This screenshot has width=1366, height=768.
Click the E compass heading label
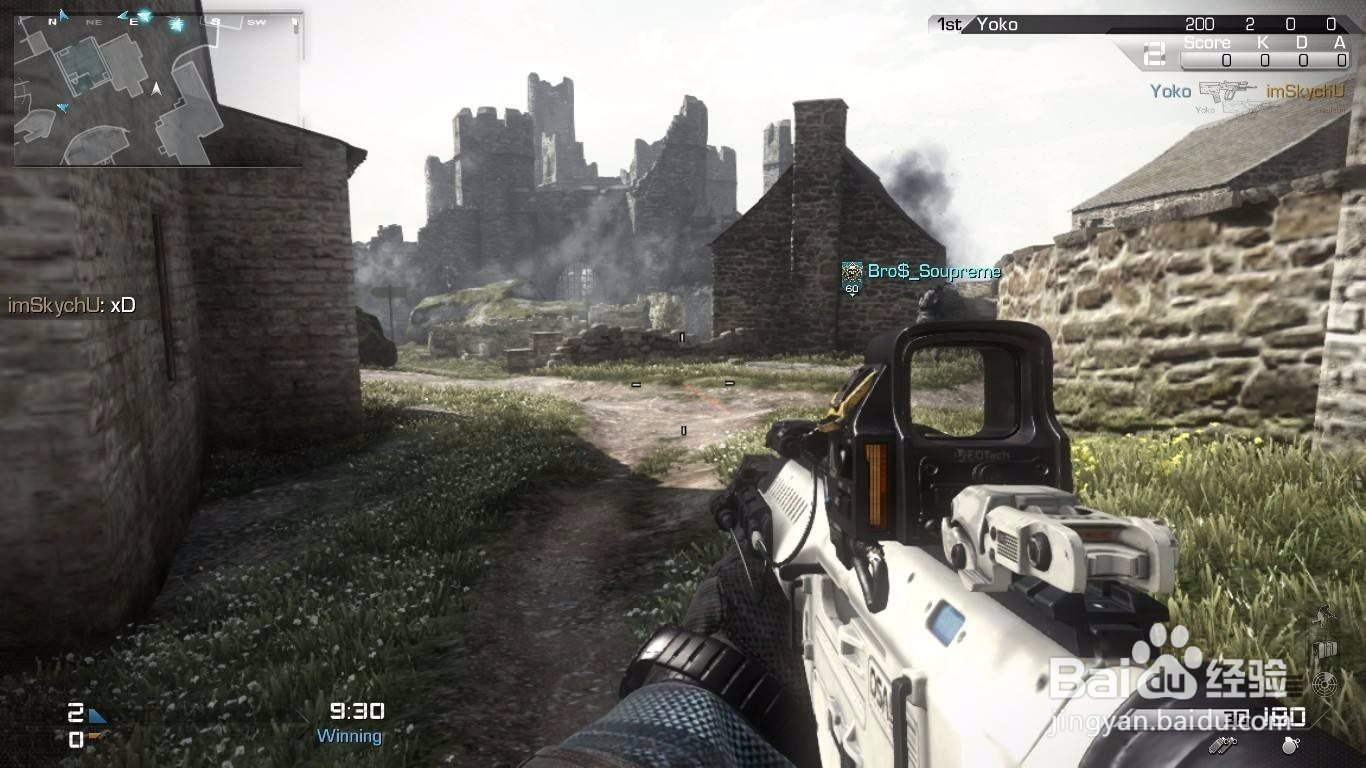click(x=133, y=21)
